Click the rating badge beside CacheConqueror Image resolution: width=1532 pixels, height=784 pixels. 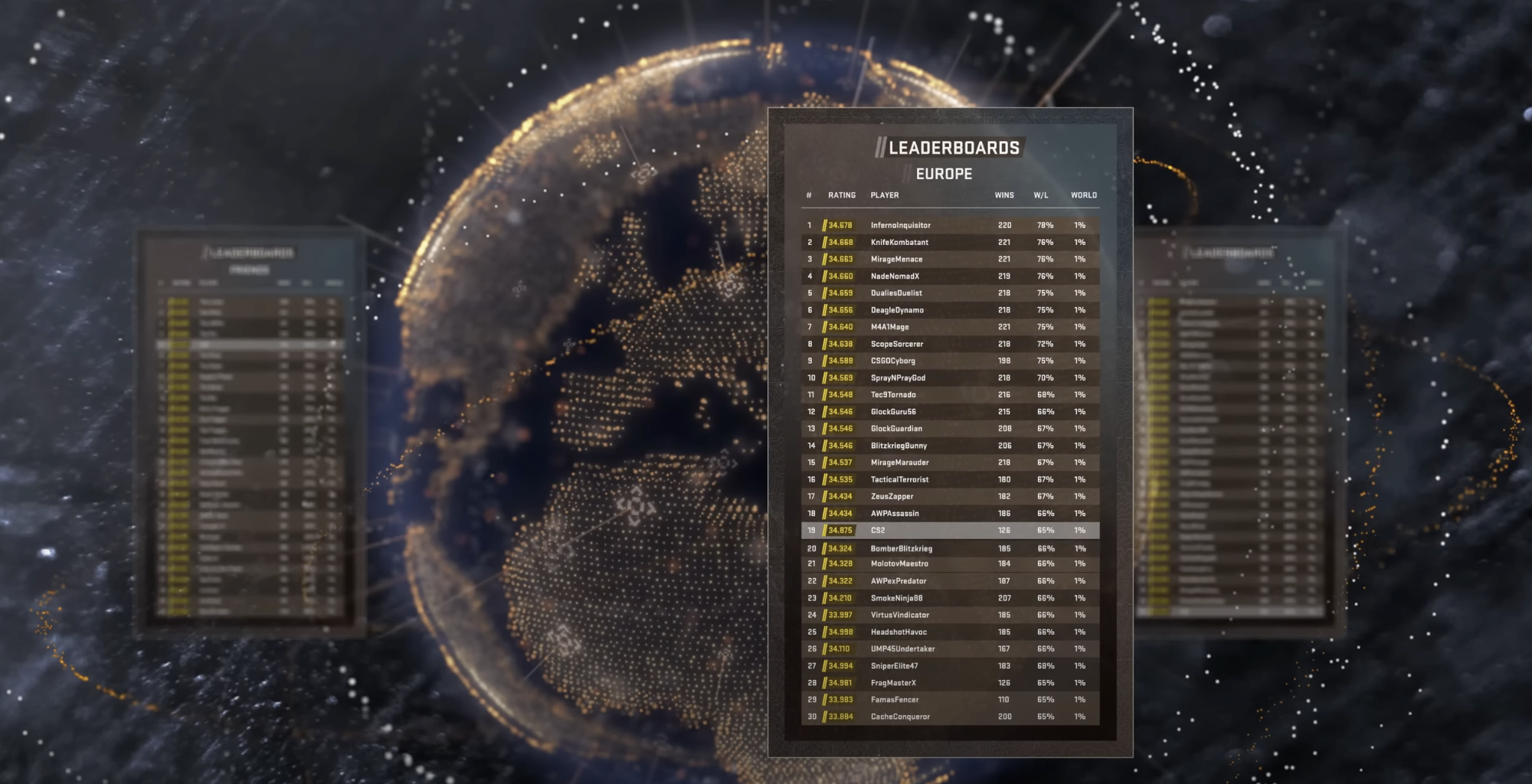(x=840, y=717)
